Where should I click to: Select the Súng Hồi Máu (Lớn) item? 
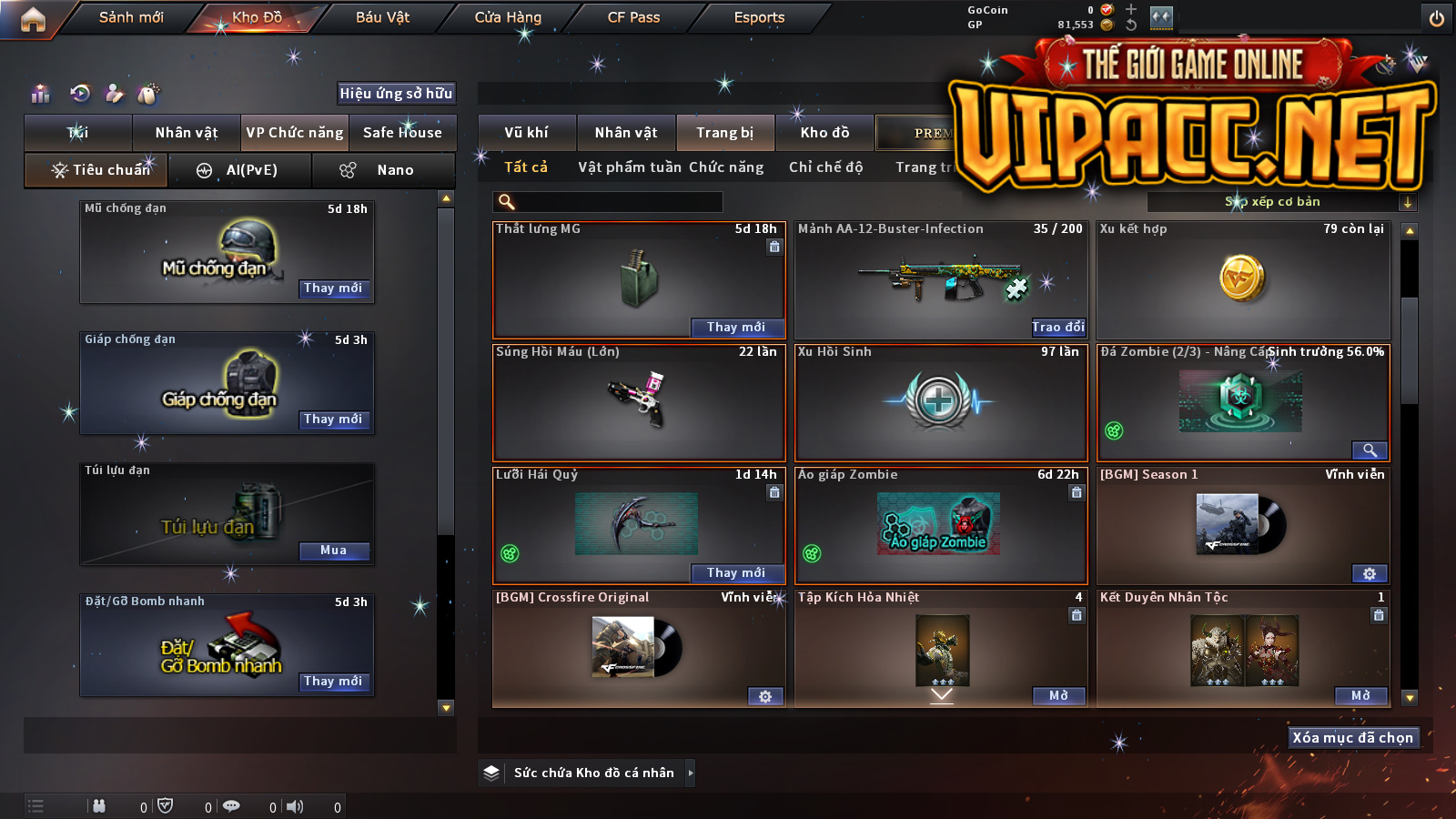pos(638,402)
